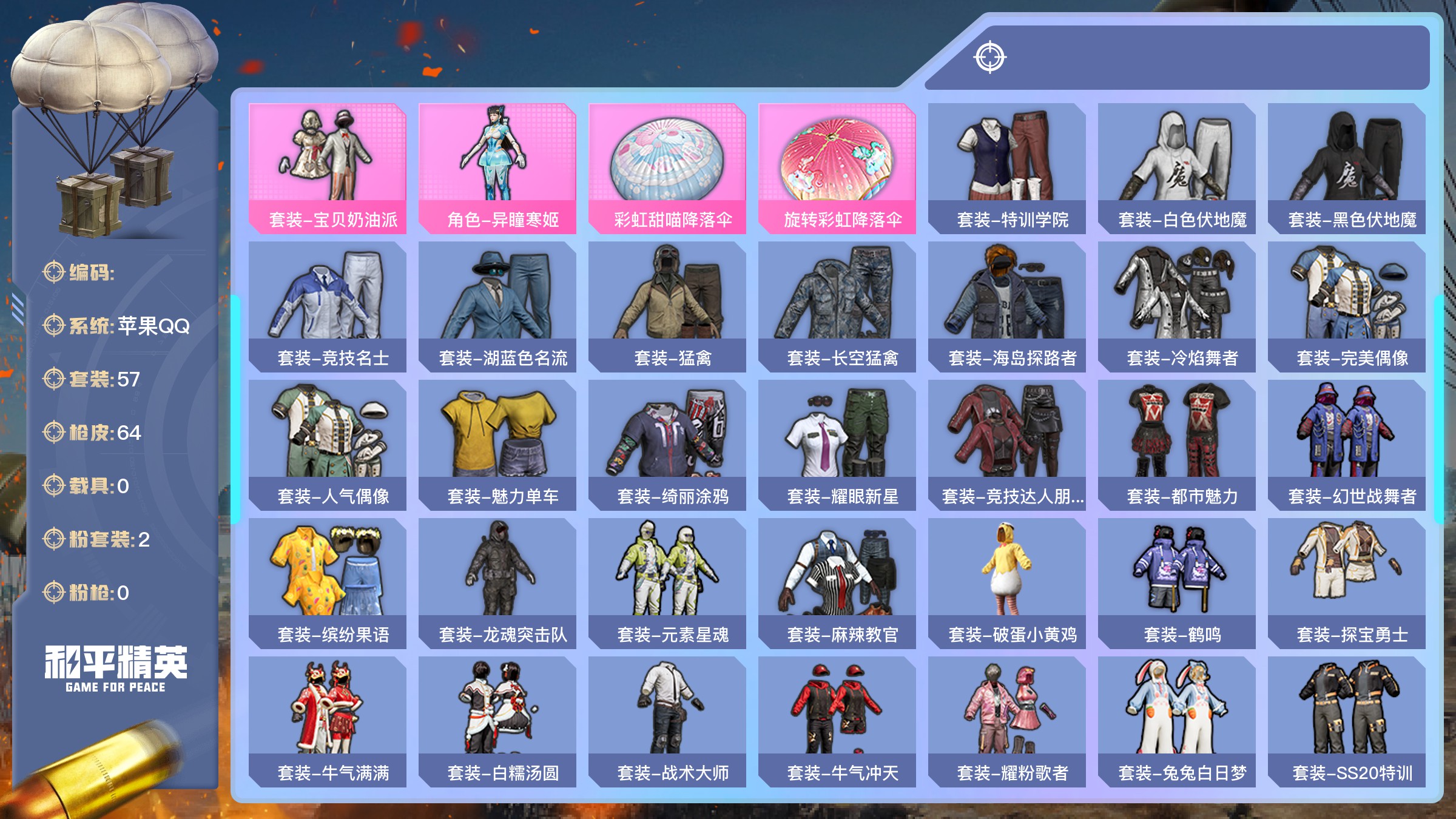Select the 兔兔白日梦 bunny outfit tile
The image size is (1456, 819).
[x=1177, y=721]
